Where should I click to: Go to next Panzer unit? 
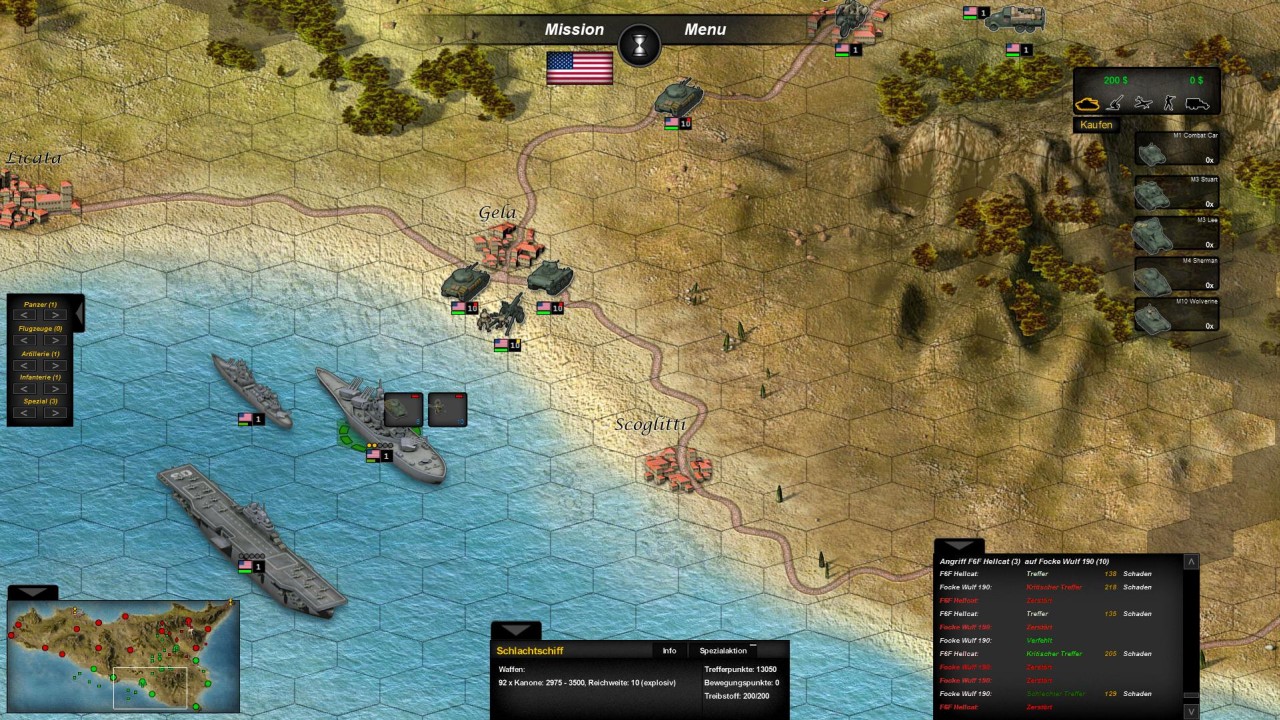coord(55,315)
